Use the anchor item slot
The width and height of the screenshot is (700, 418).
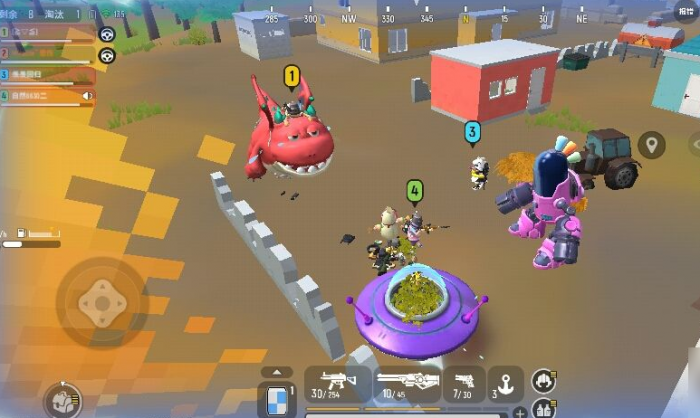(x=504, y=385)
